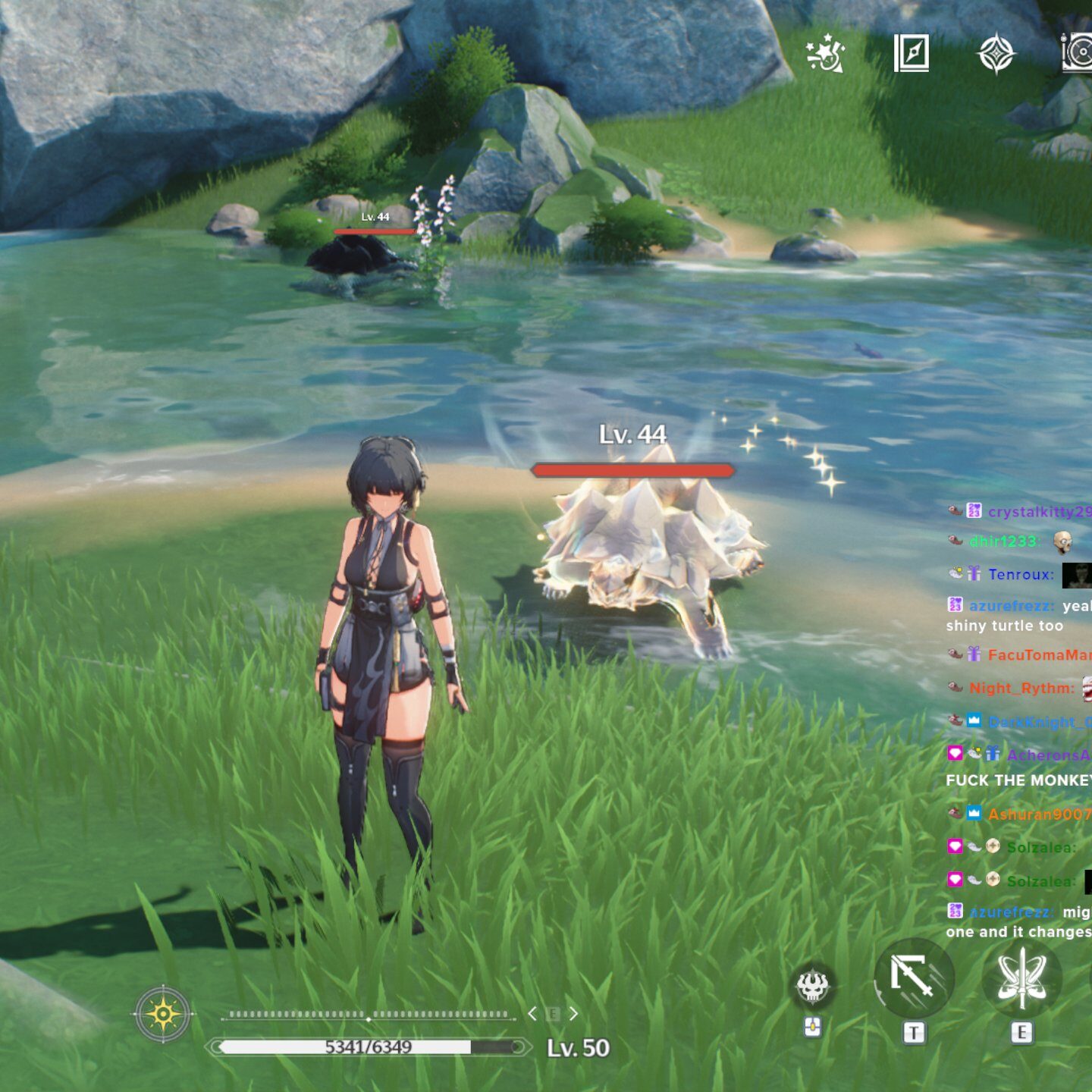This screenshot has height=1092, width=1092.
Task: Click username Tenroux in chat
Action: point(1021,574)
